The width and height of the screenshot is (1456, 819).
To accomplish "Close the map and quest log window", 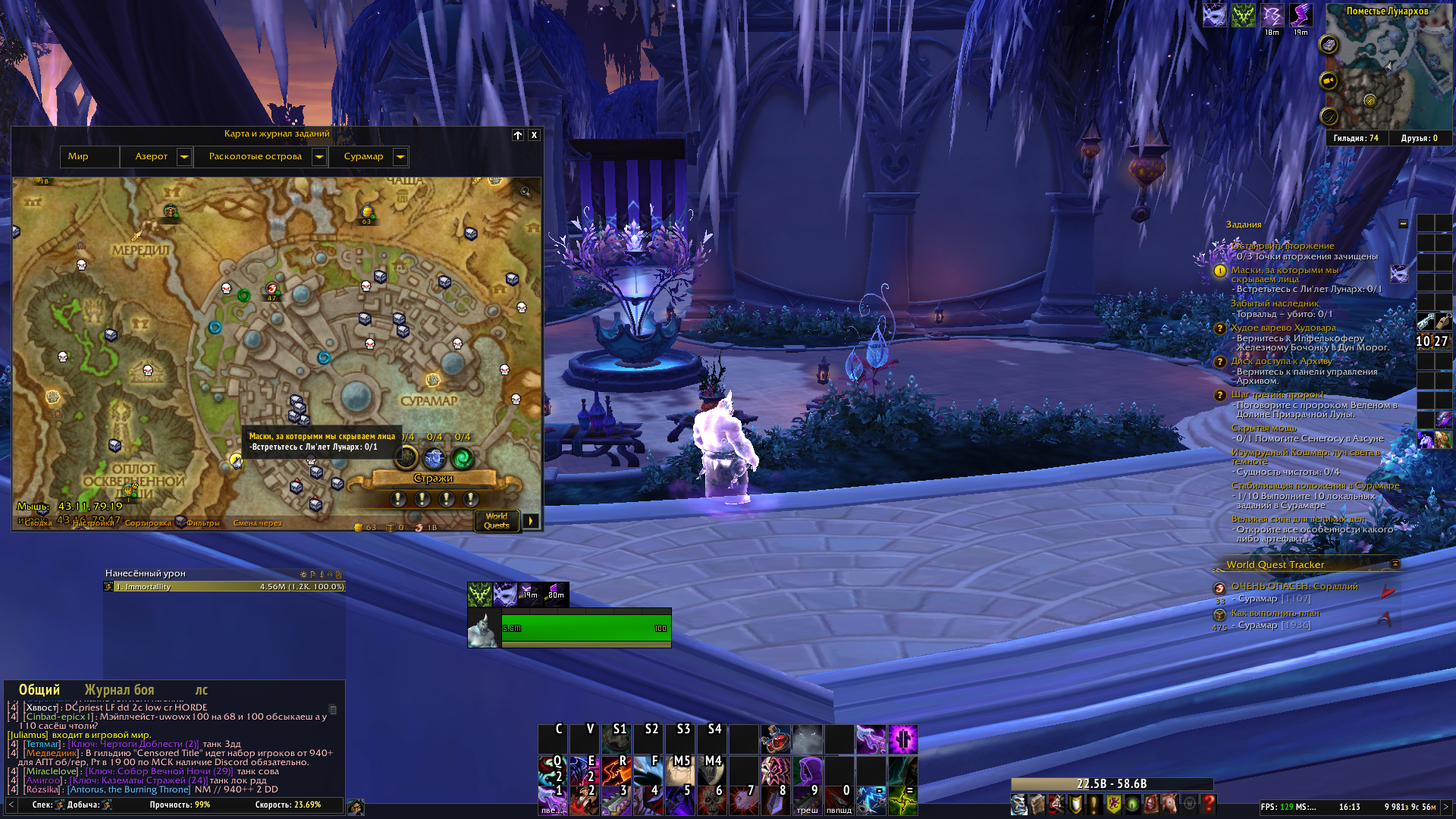I will (x=534, y=135).
